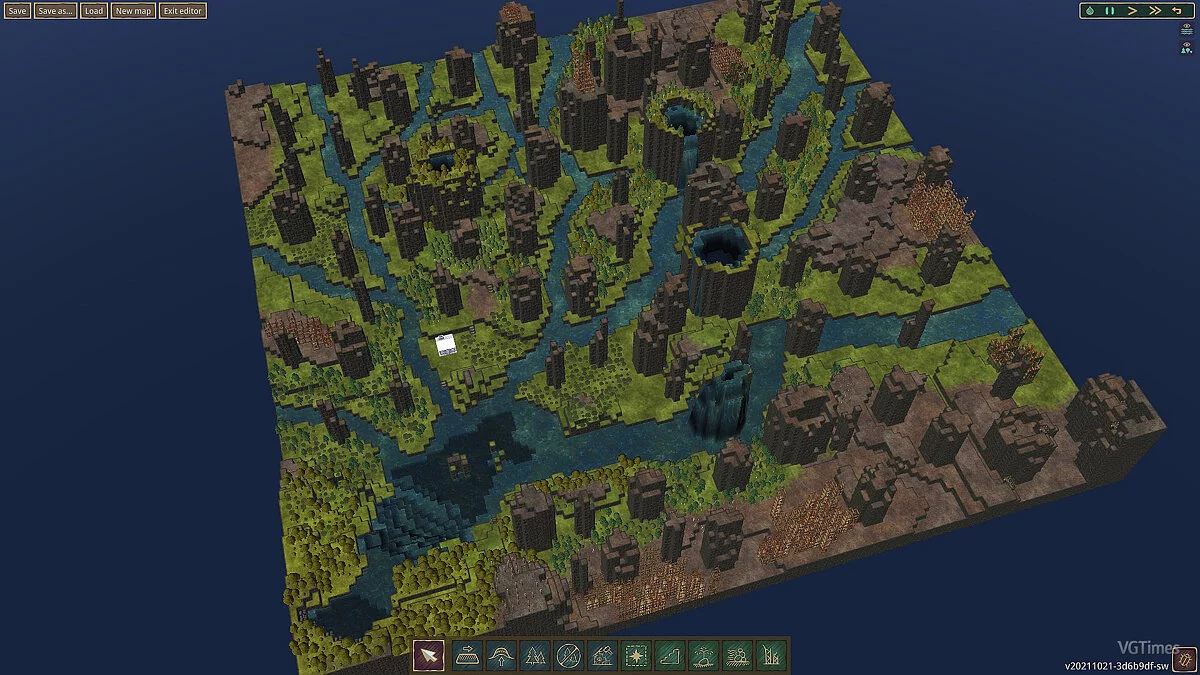
Task: Pick the tree planting tool
Action: pyautogui.click(x=535, y=656)
